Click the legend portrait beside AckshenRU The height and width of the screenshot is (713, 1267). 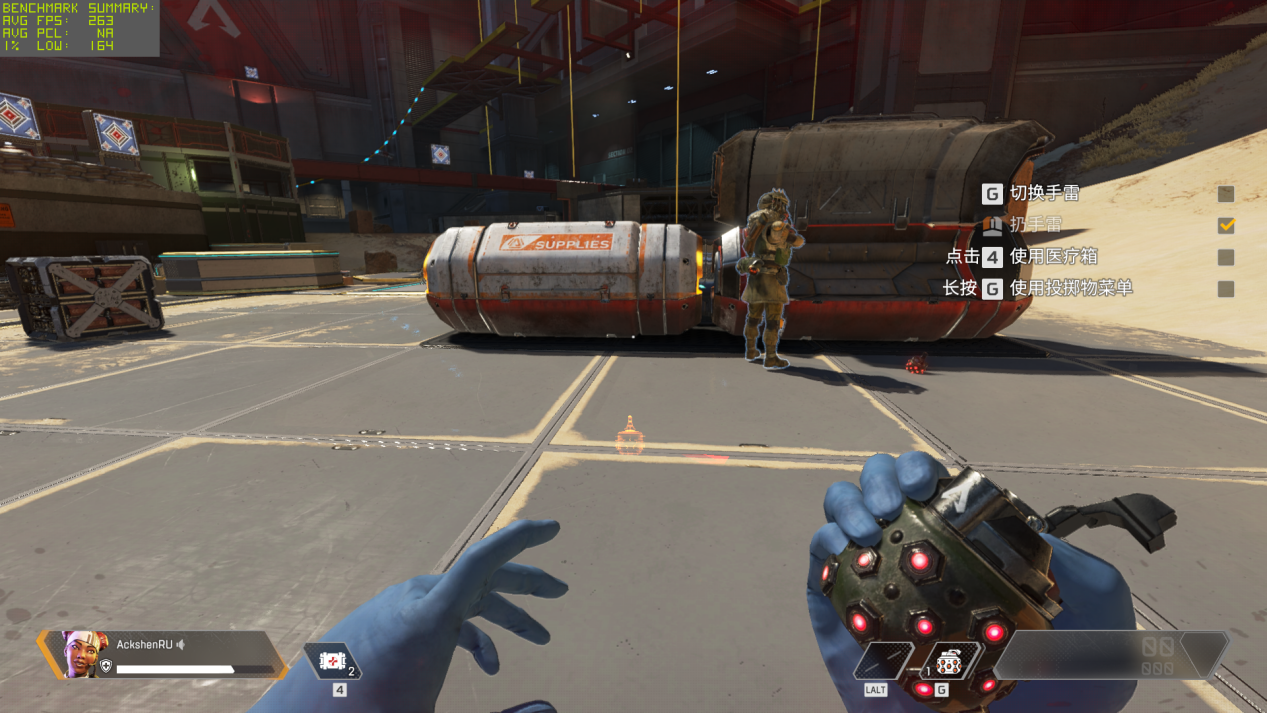82,654
